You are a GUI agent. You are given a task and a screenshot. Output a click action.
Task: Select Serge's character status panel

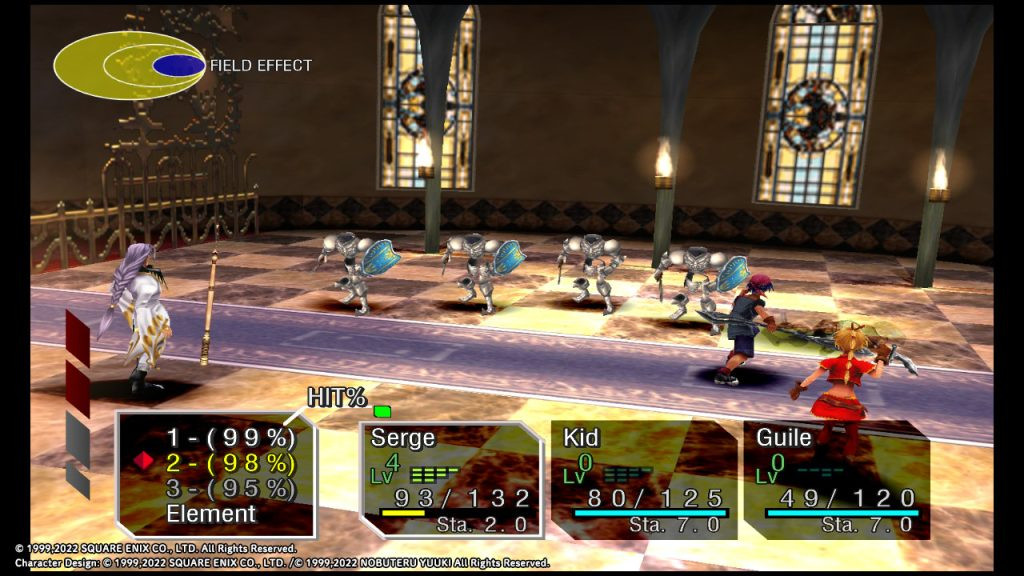pos(451,480)
